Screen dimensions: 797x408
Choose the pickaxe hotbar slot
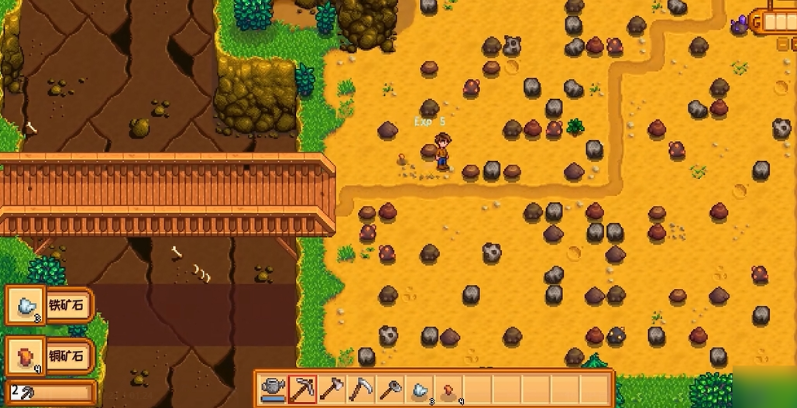(302, 388)
